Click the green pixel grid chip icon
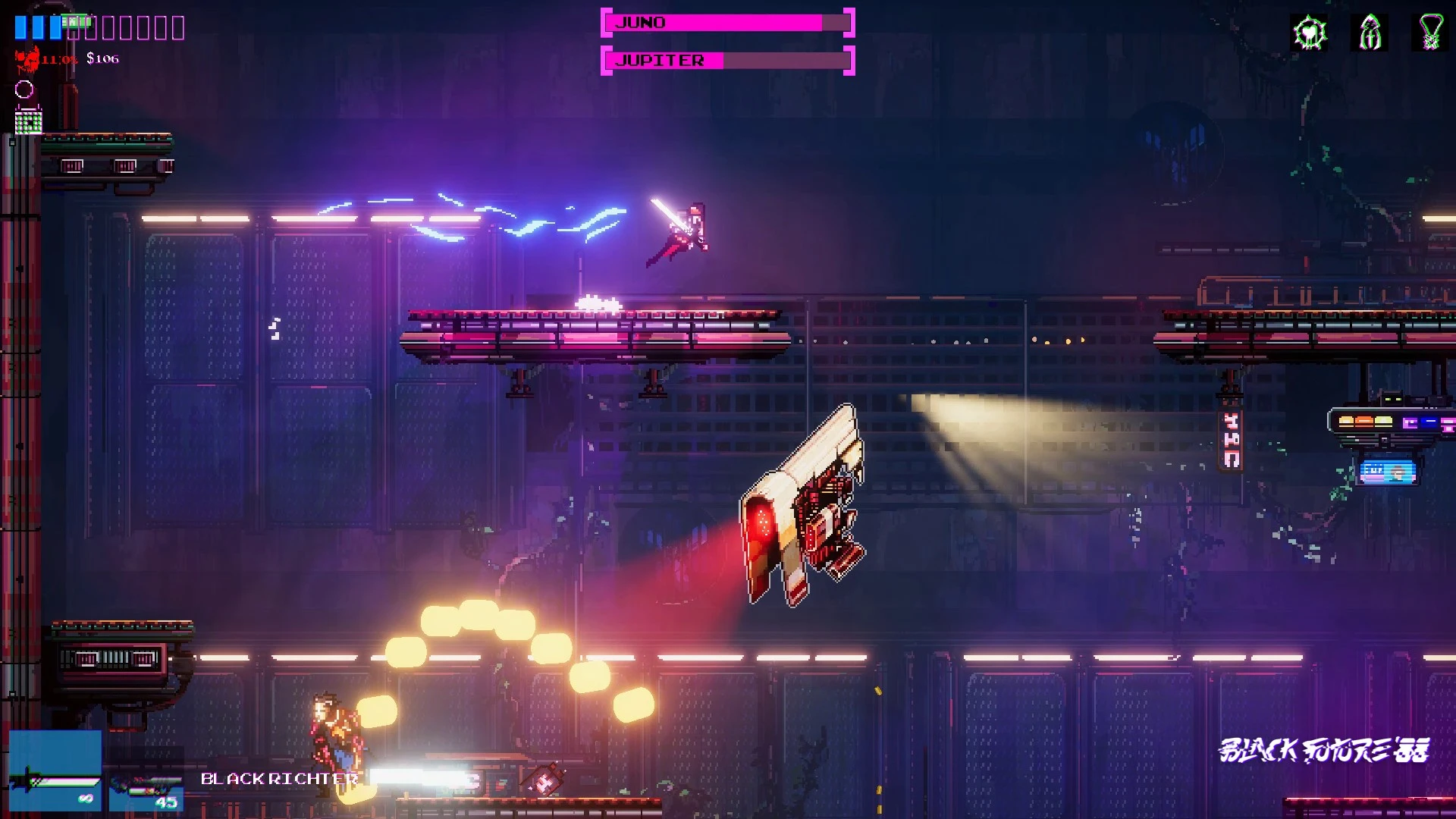 click(x=28, y=121)
